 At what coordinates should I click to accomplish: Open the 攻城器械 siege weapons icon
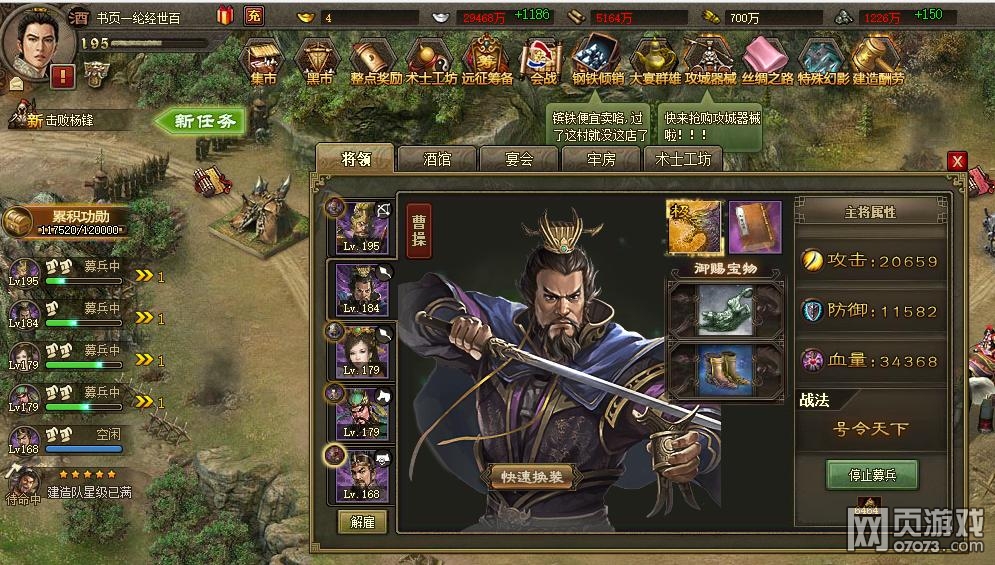coord(709,62)
